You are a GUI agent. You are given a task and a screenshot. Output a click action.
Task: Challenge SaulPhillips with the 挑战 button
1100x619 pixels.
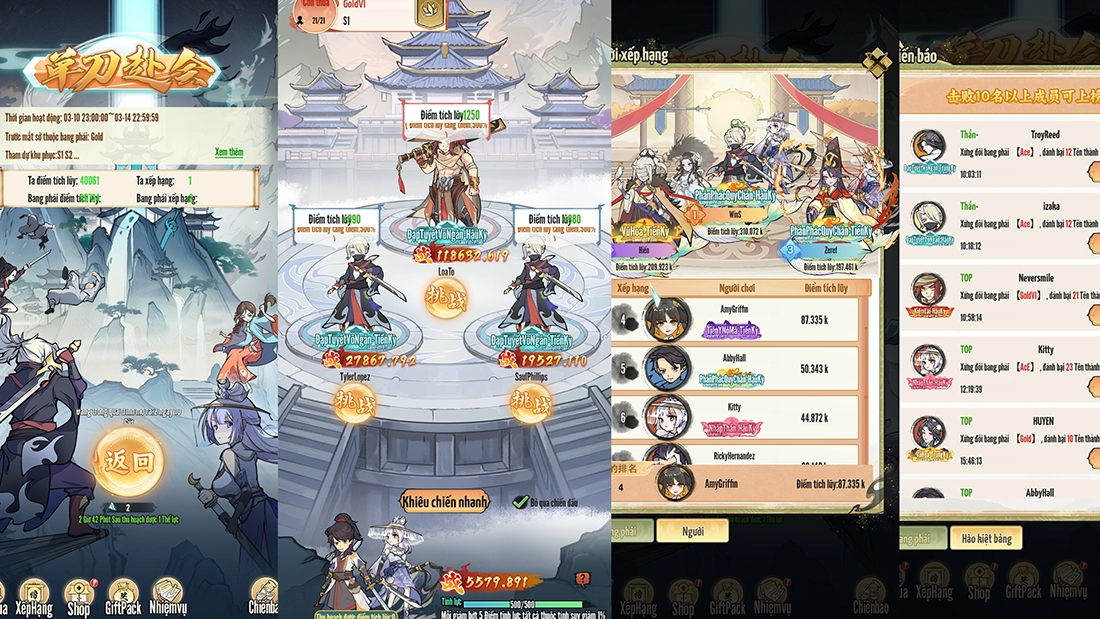pos(530,402)
